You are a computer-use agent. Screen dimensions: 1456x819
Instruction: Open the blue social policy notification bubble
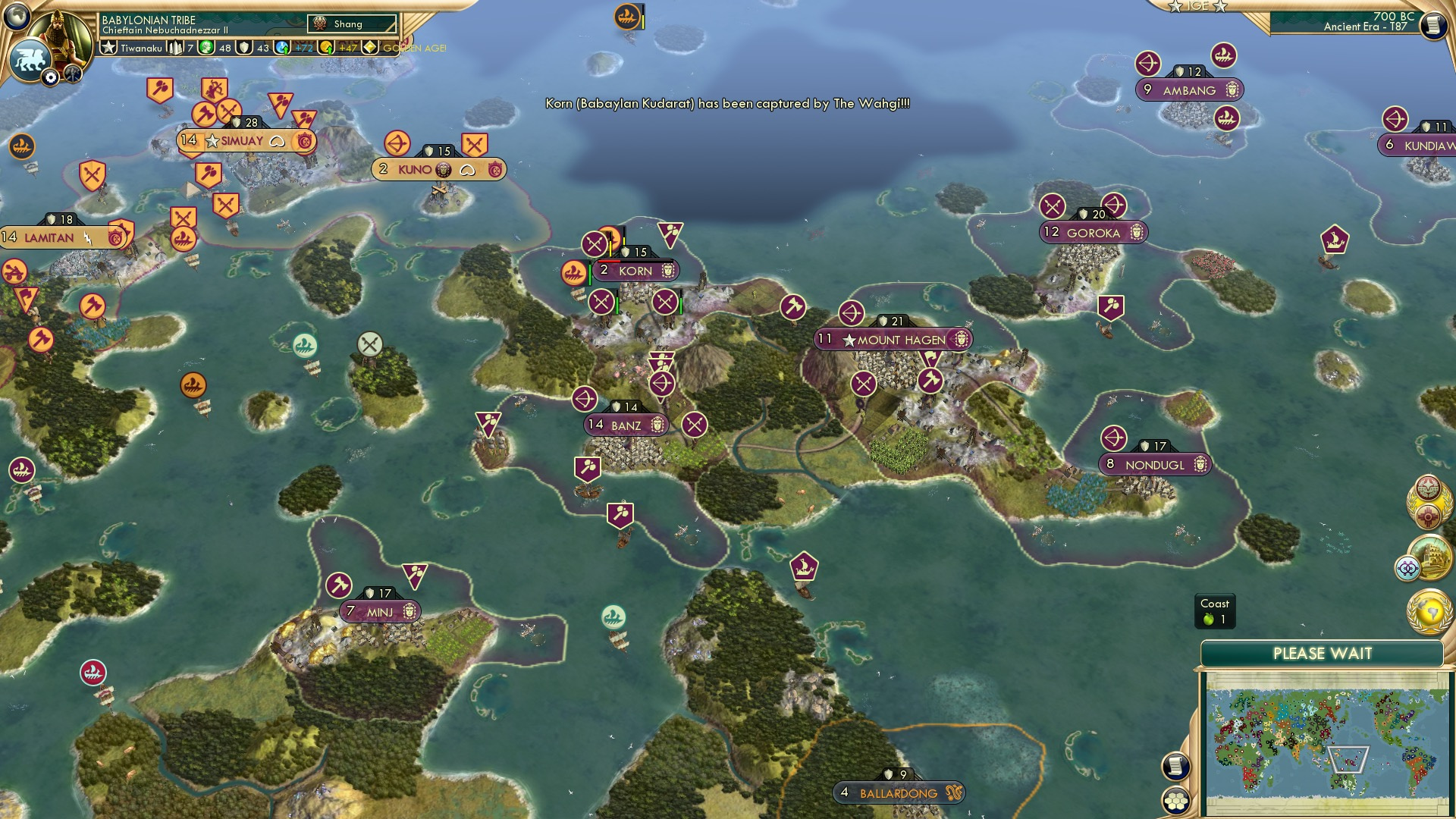[x=1407, y=566]
